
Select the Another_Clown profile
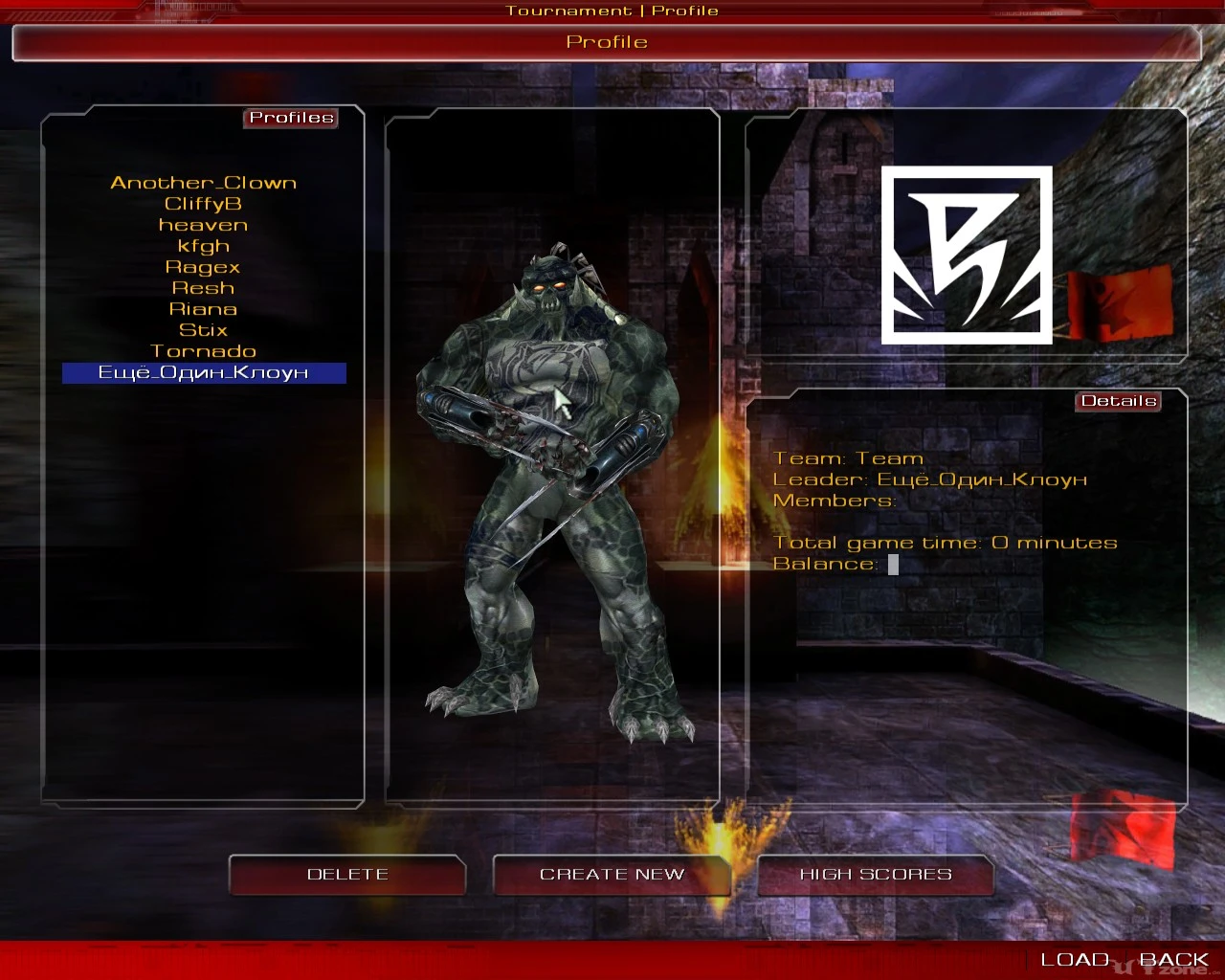tap(203, 182)
